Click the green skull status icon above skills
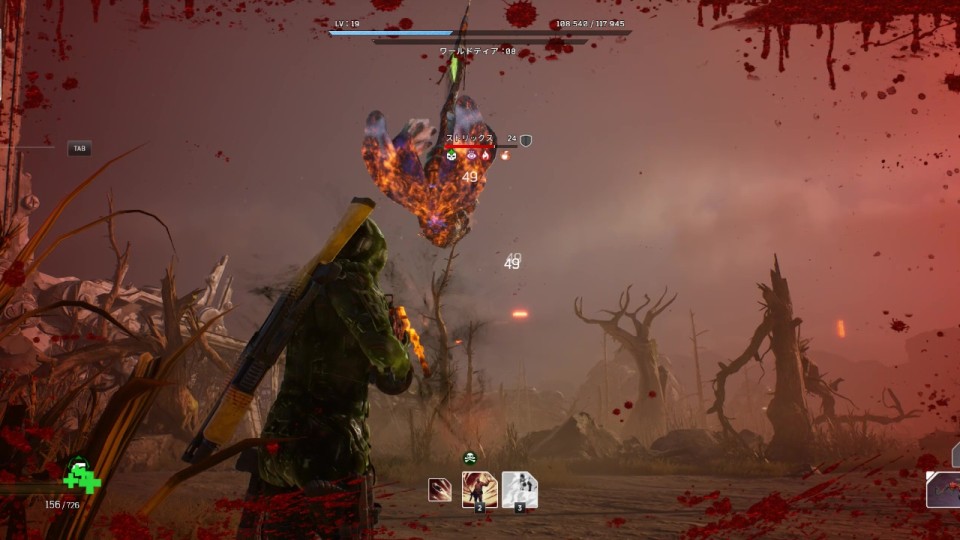 pyautogui.click(x=469, y=458)
